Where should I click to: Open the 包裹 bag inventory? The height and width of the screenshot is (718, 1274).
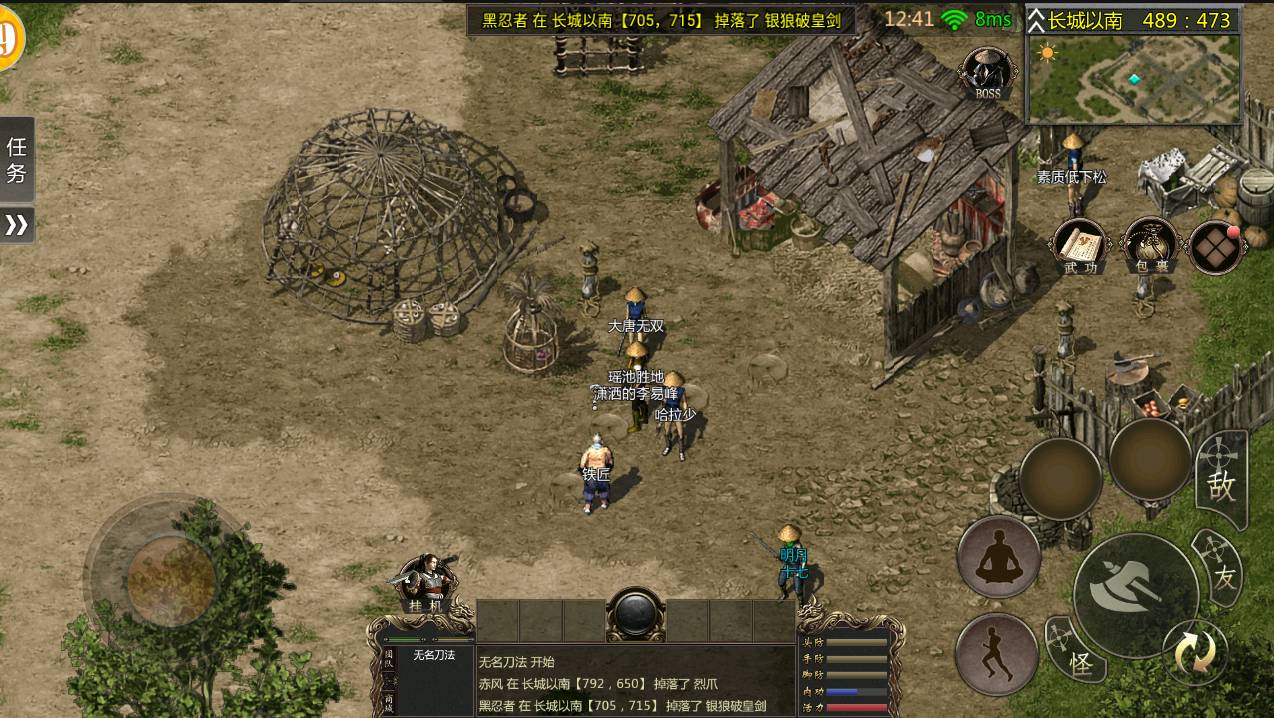click(1151, 245)
